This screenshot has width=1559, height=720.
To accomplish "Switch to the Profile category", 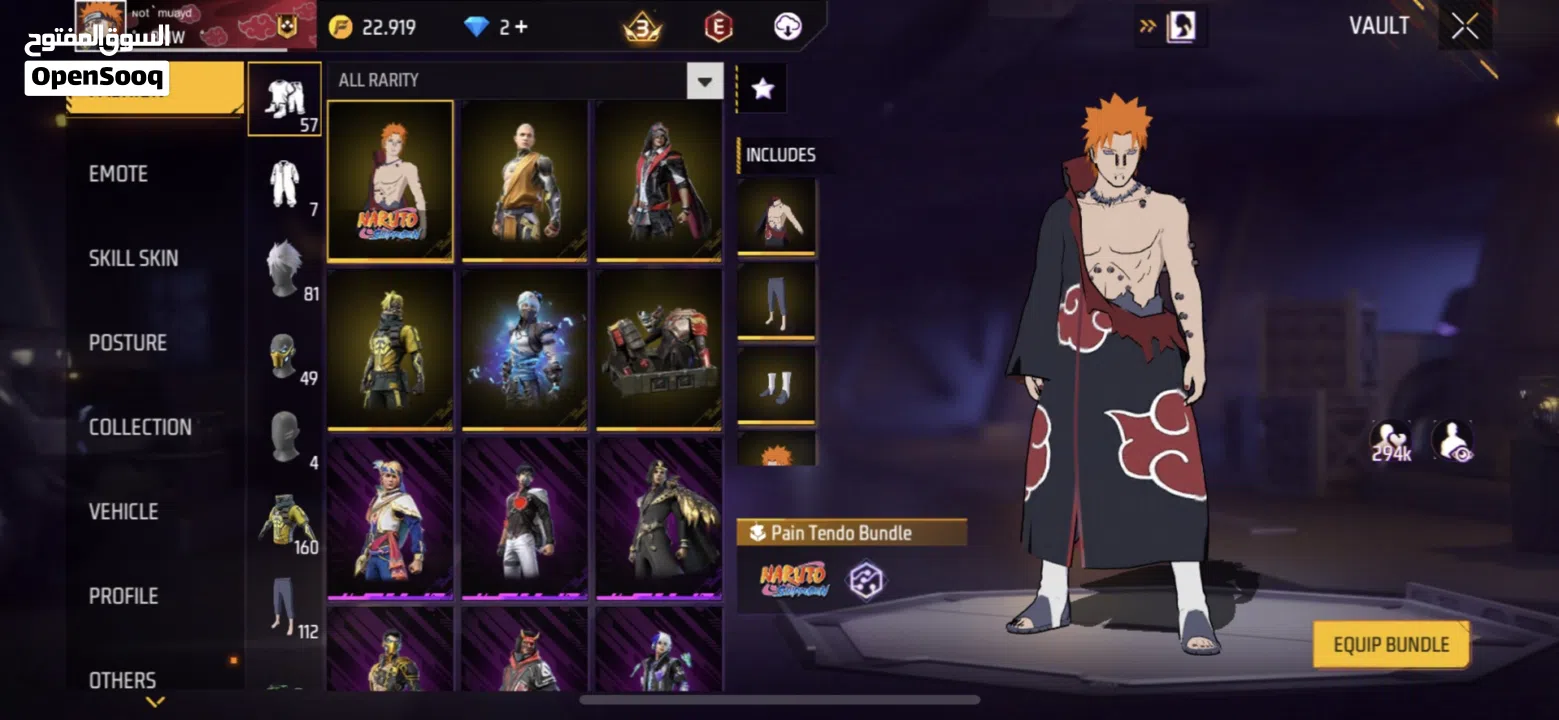I will point(123,596).
